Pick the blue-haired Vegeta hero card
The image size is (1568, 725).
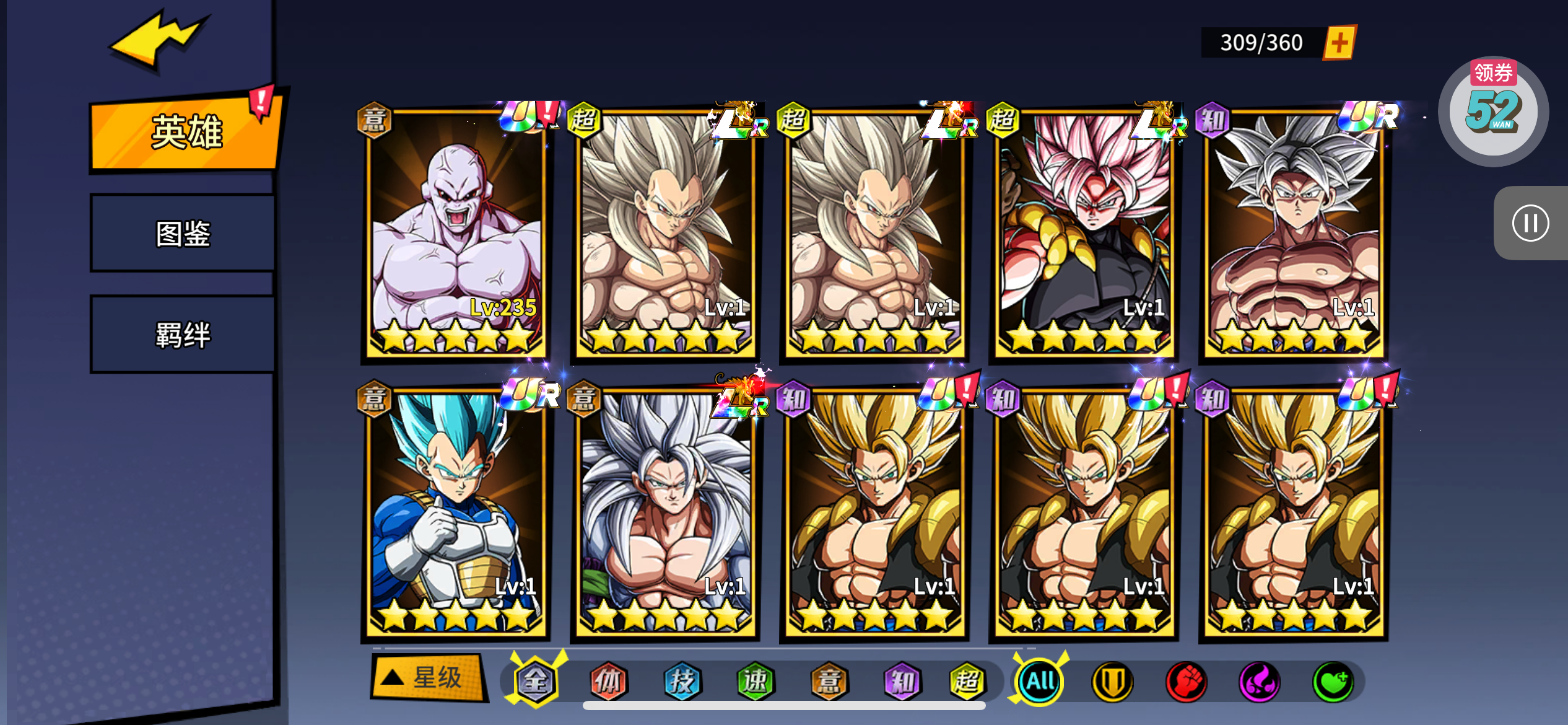click(456, 511)
